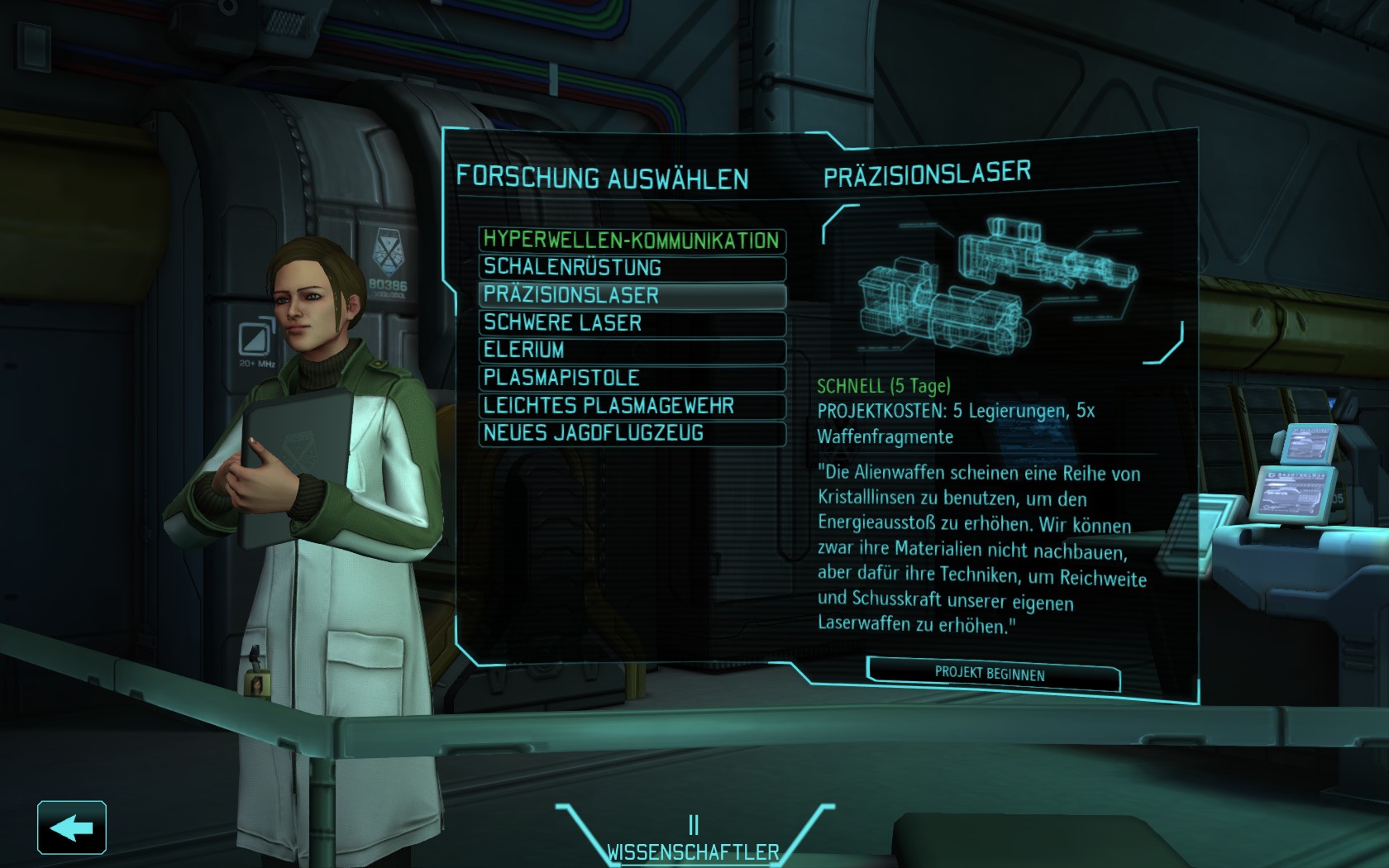Choose the Schalenrüstung research project

click(x=632, y=268)
